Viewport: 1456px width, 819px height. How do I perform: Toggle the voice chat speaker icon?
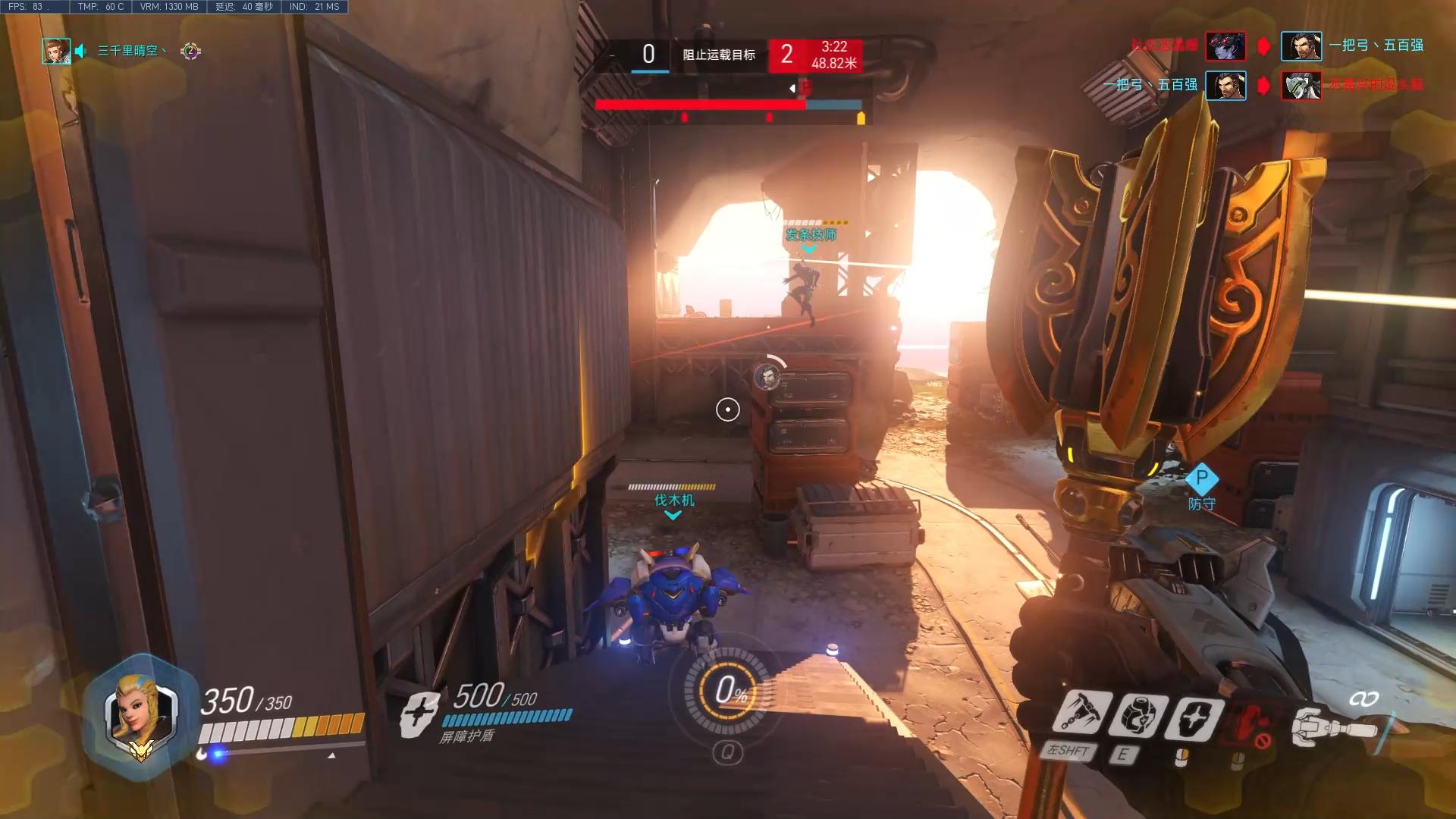click(x=80, y=51)
